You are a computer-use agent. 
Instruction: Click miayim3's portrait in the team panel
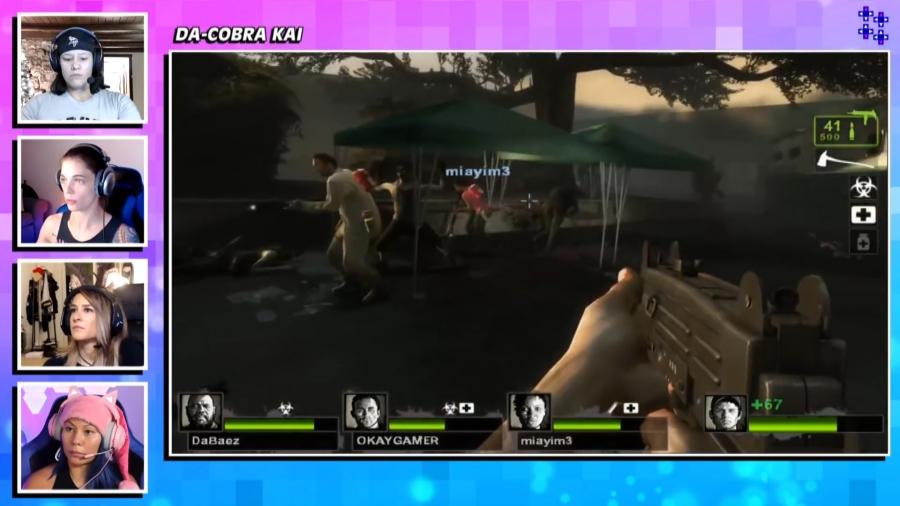click(529, 411)
